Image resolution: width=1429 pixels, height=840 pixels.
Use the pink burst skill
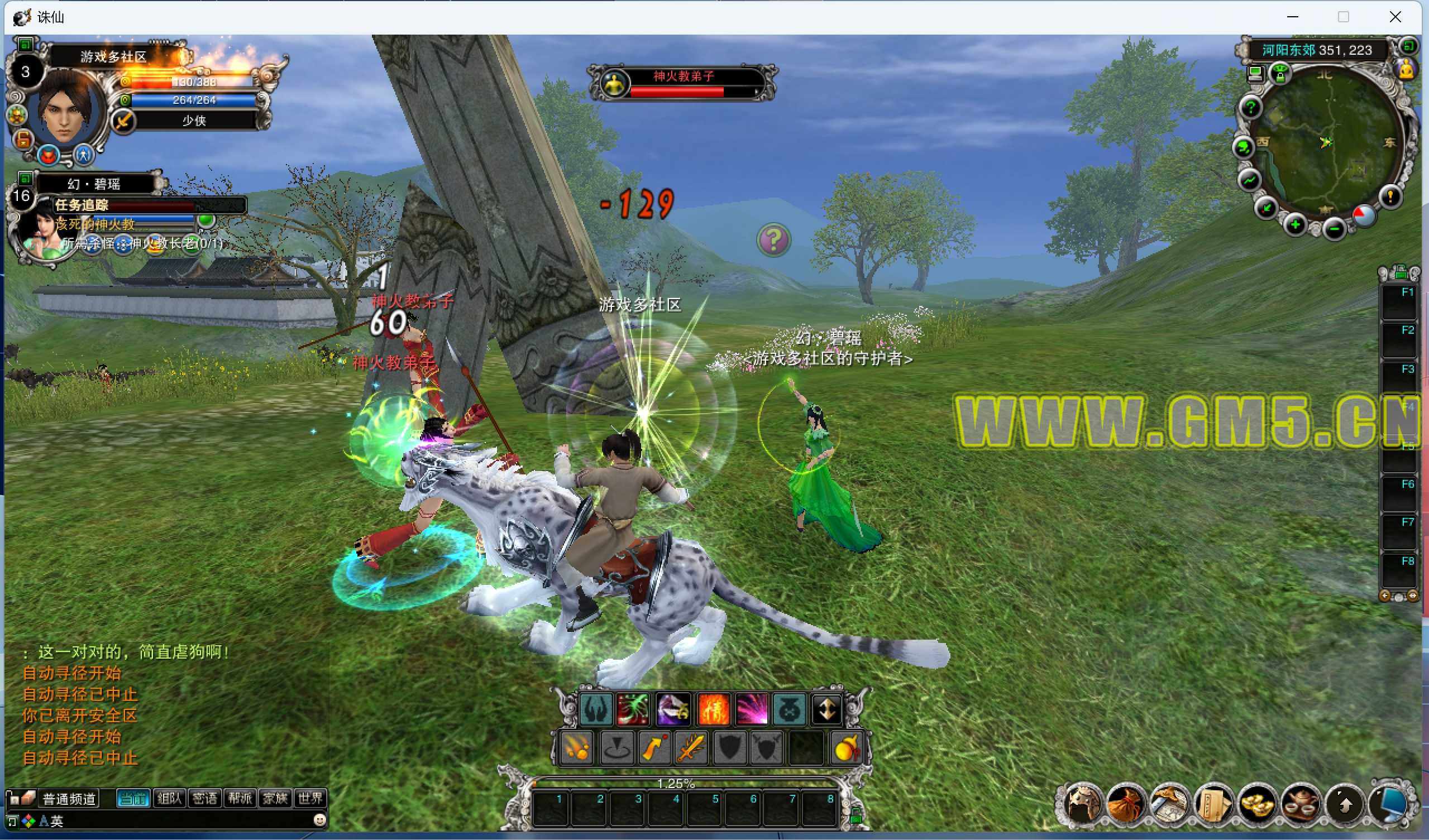pyautogui.click(x=752, y=709)
